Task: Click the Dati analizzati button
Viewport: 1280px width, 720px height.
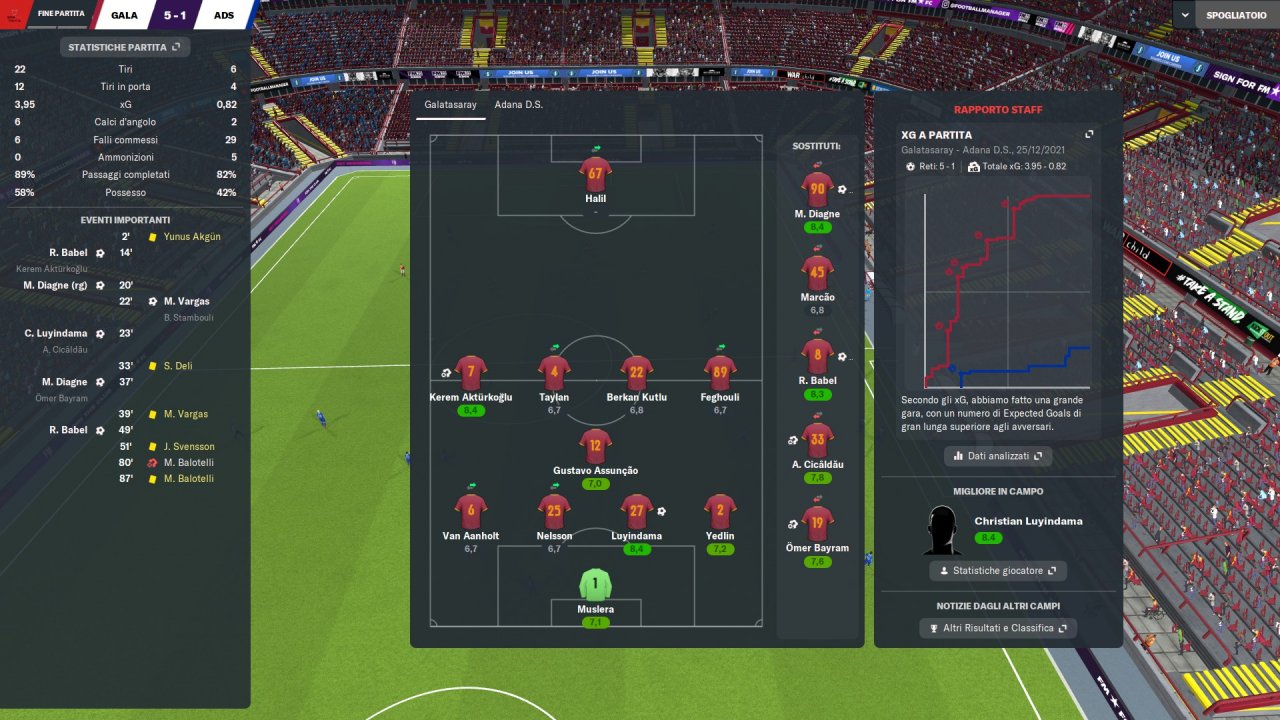Action: 997,456
